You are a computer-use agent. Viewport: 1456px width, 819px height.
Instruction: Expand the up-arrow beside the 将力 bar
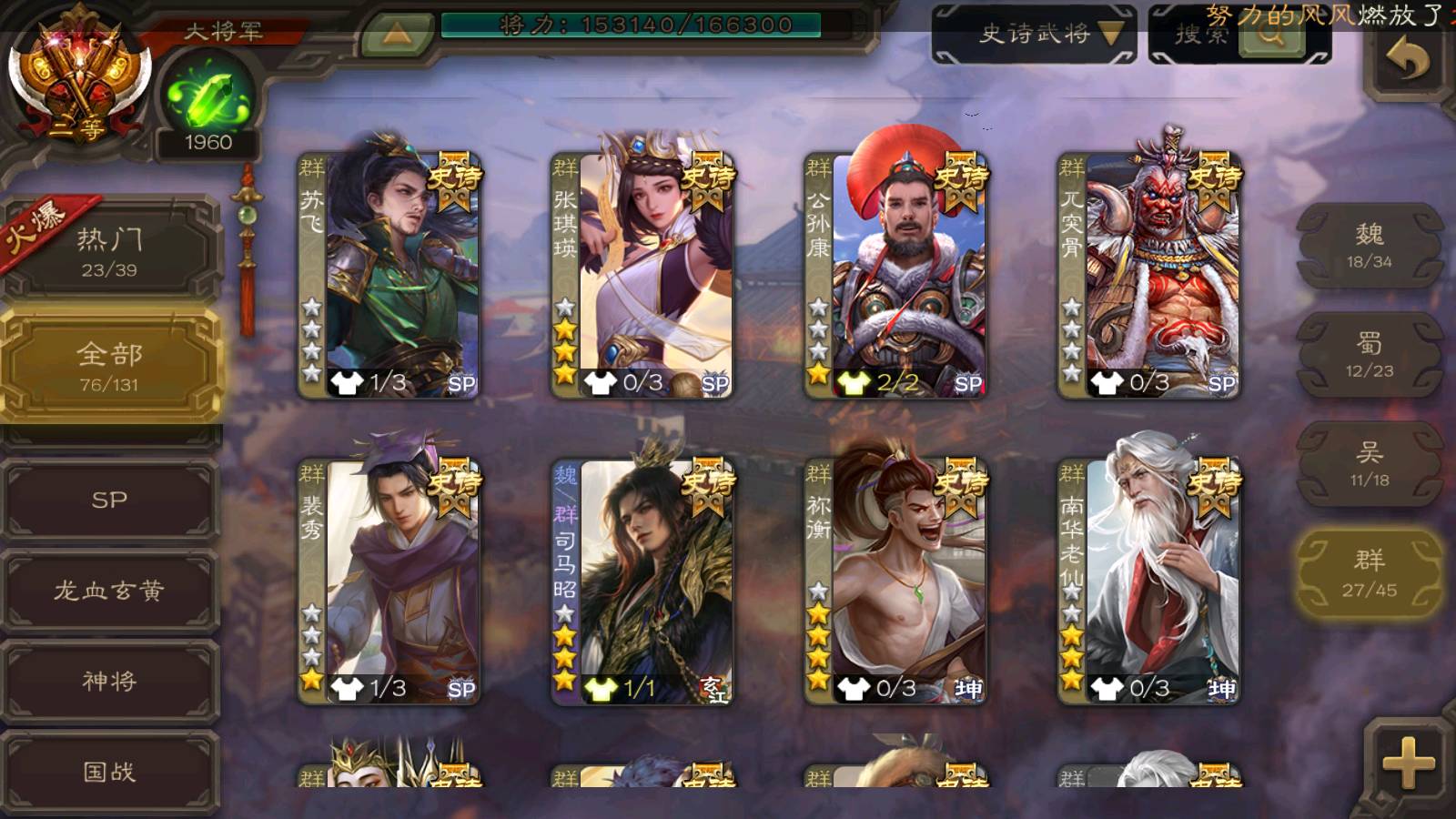[x=396, y=34]
